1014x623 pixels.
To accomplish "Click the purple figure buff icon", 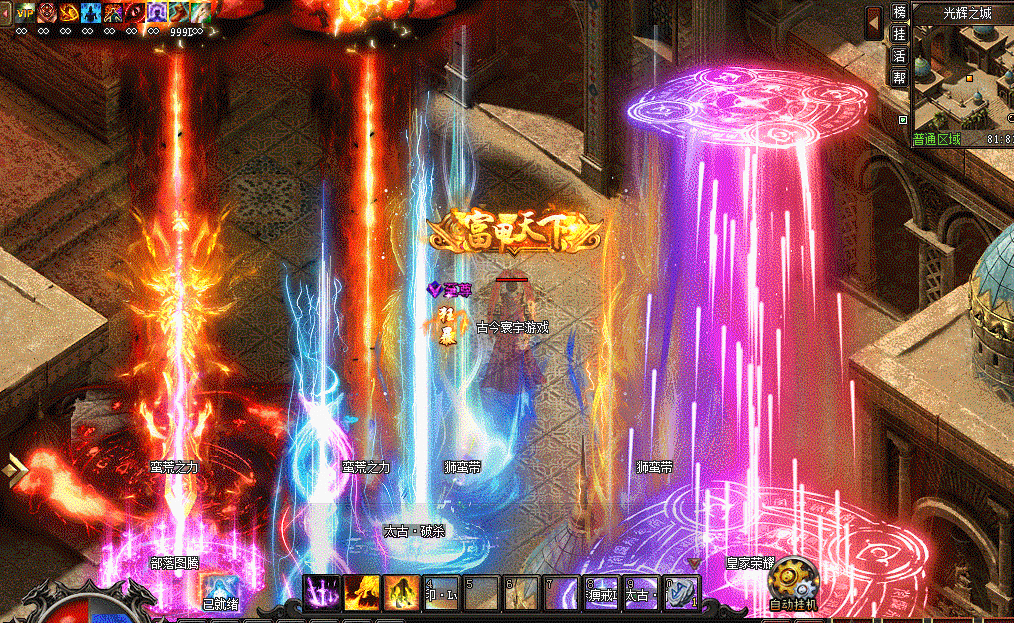I will [158, 12].
